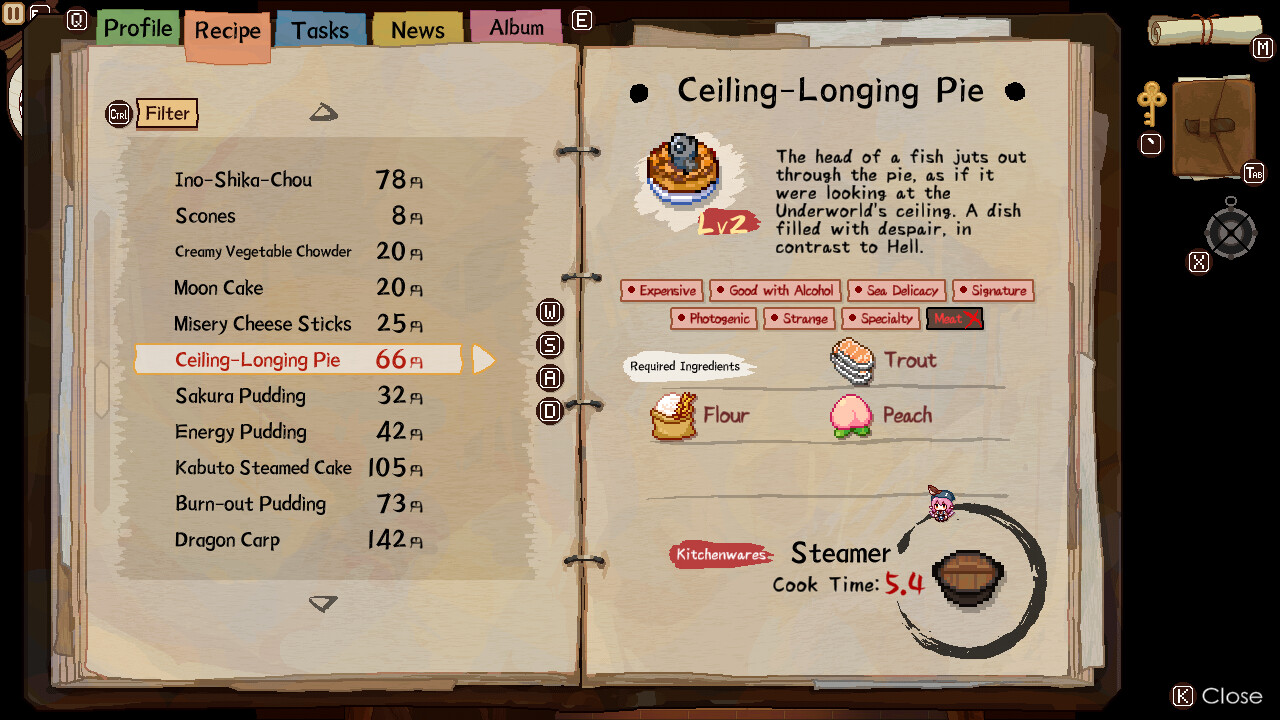Click the Peach ingredient icon

(x=848, y=414)
